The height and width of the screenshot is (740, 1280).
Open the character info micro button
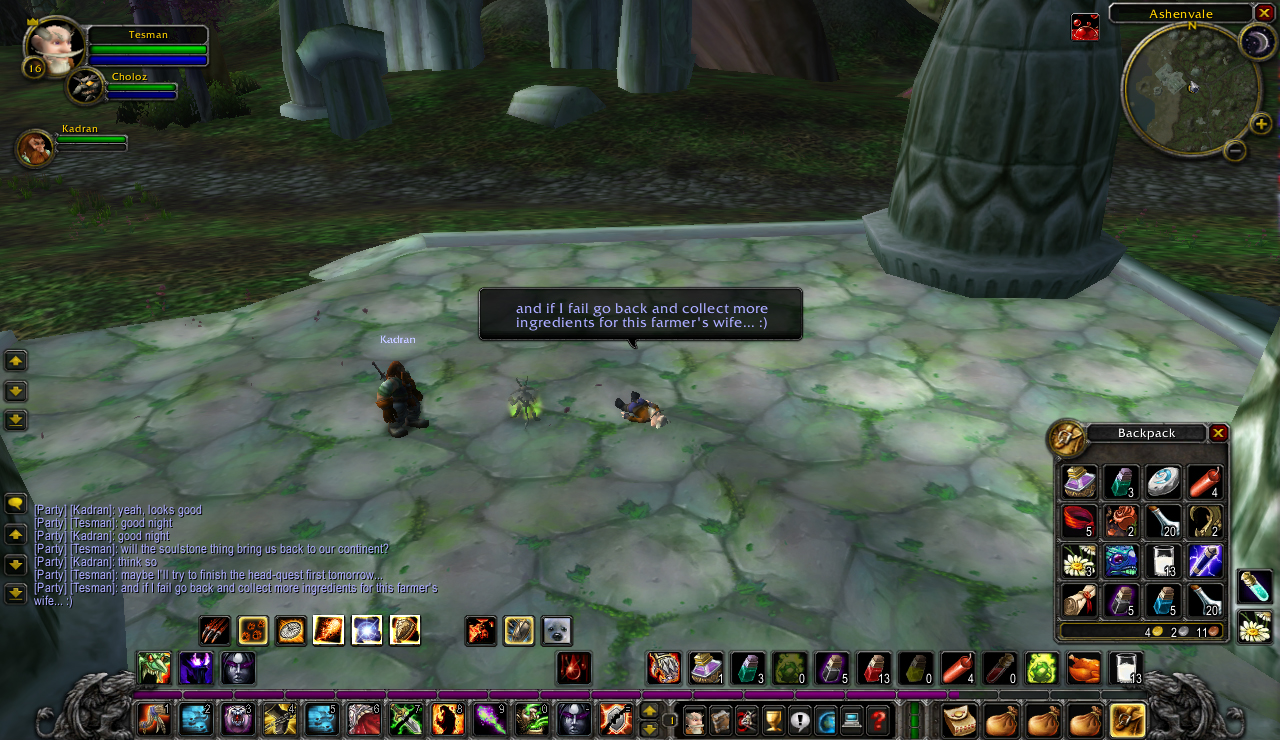(x=695, y=719)
